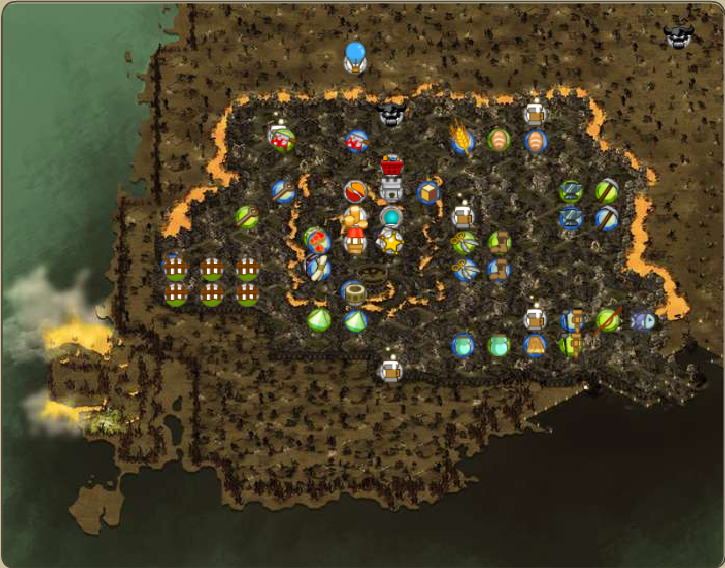Select the green bread workshop marker
Screen dimensions: 725x568
[x=499, y=140]
